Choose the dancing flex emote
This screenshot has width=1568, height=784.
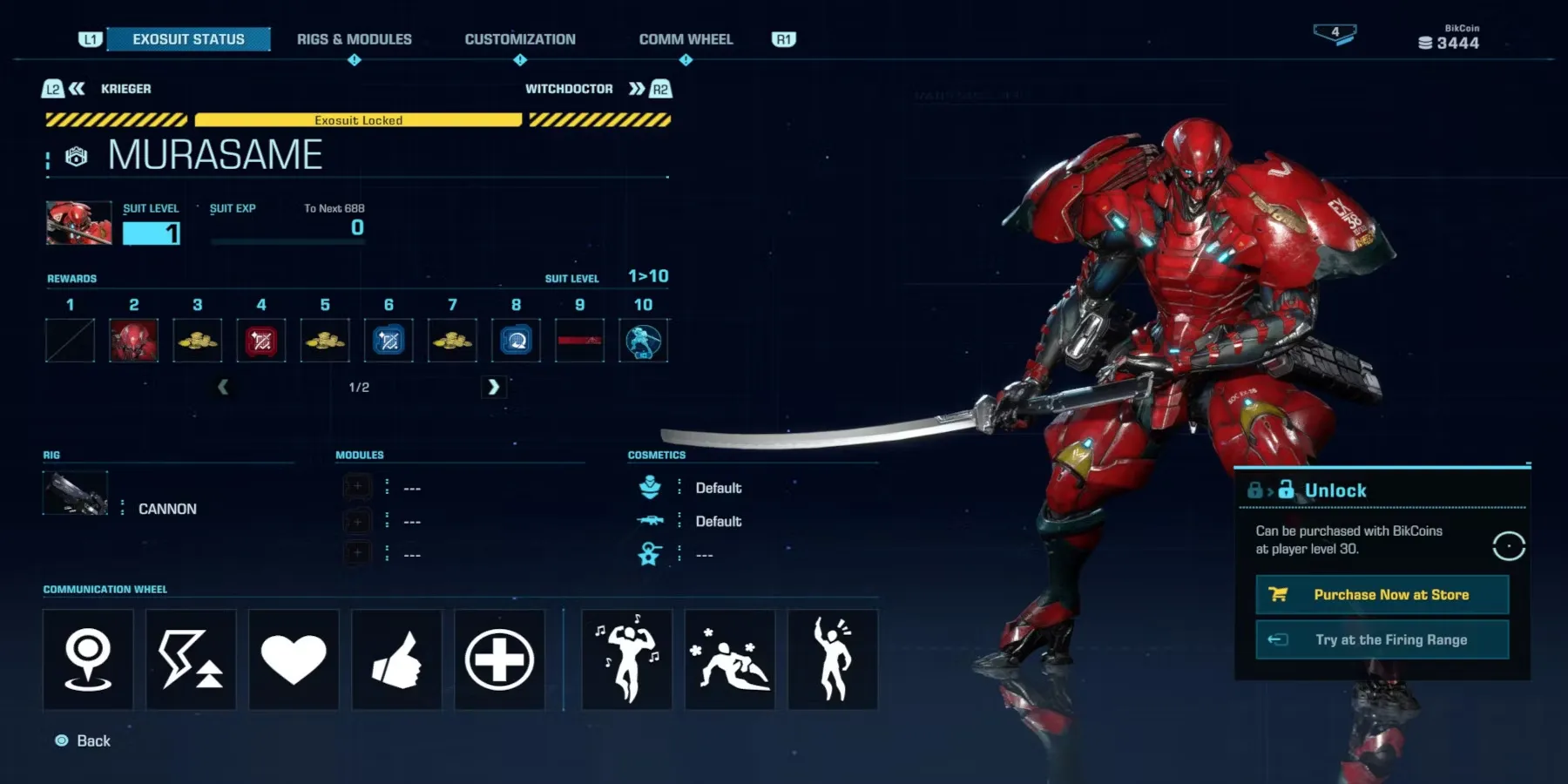(x=627, y=659)
